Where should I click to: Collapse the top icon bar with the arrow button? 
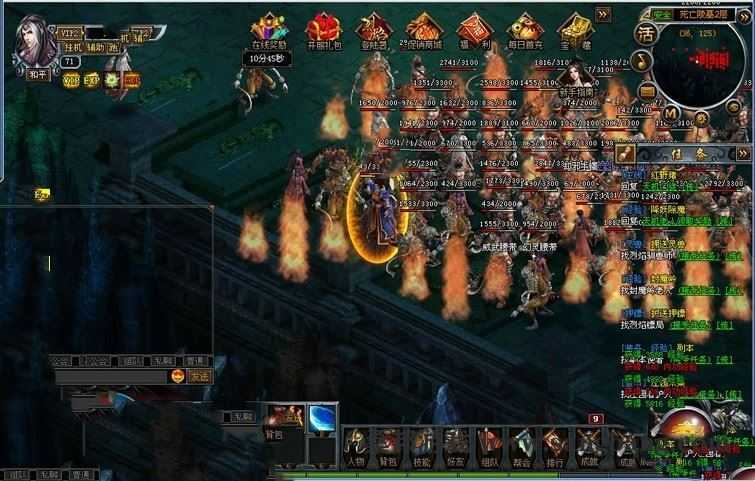point(603,14)
